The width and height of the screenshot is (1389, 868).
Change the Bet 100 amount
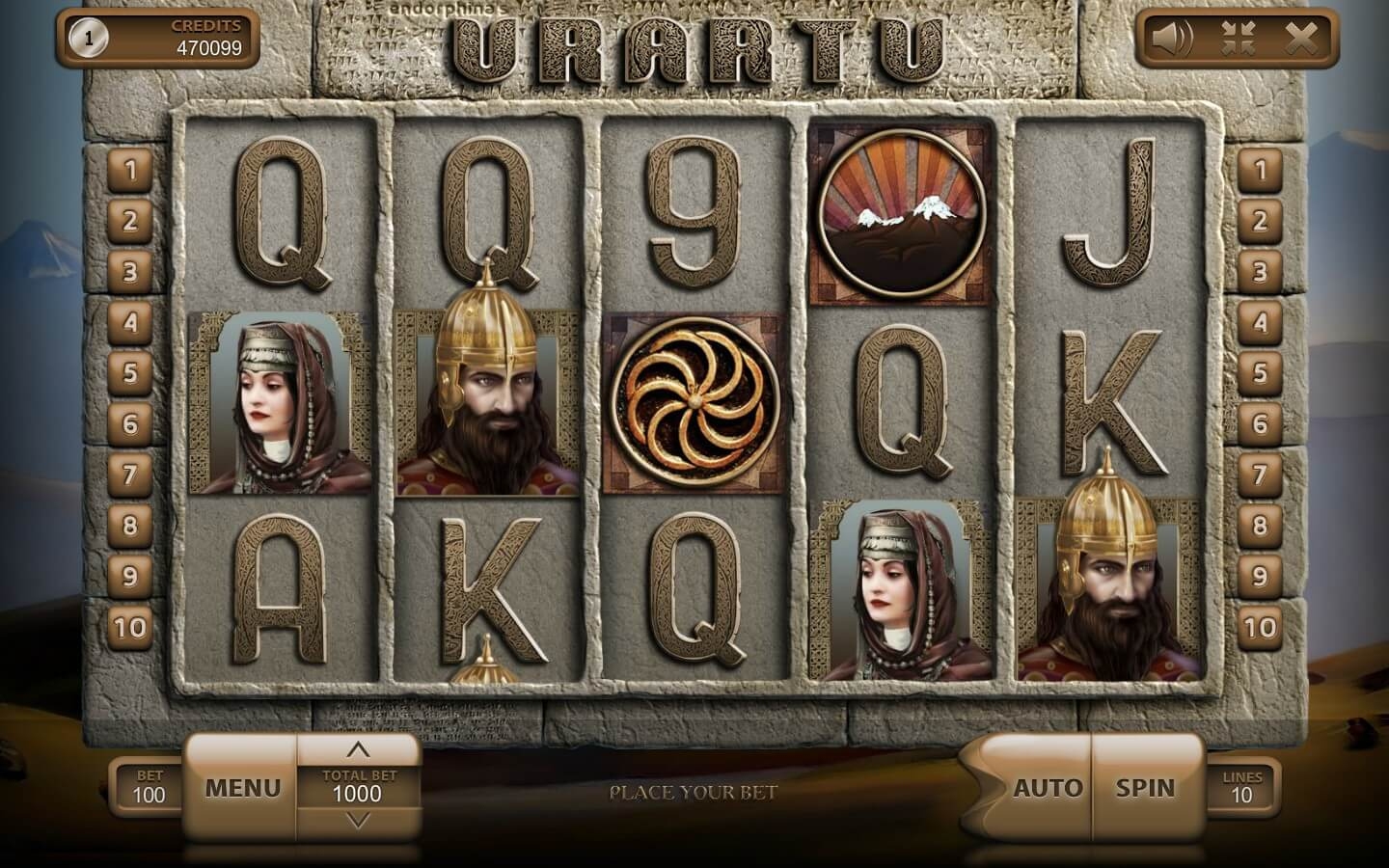(x=149, y=787)
